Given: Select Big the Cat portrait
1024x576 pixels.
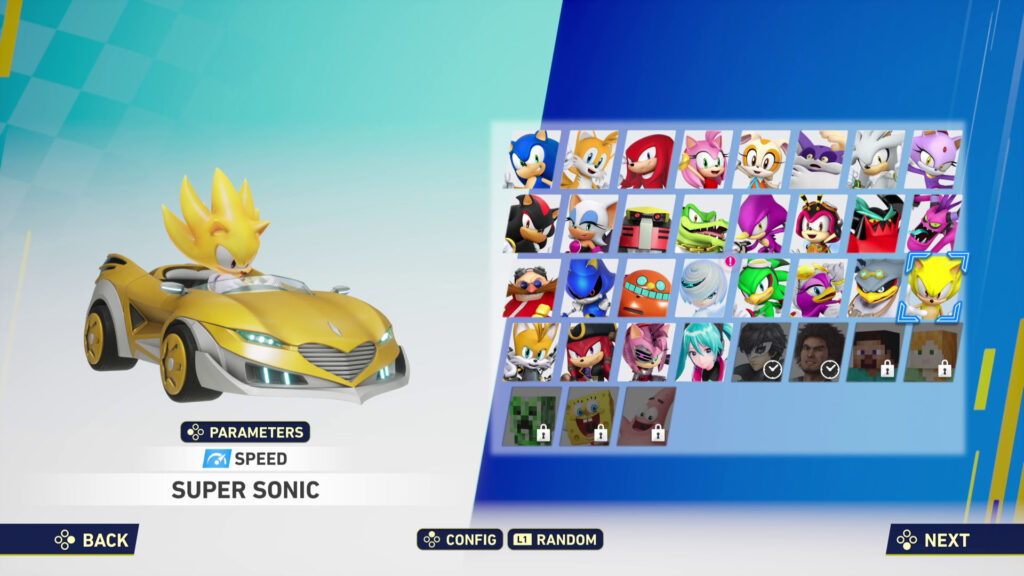Looking at the screenshot, I should click(819, 160).
